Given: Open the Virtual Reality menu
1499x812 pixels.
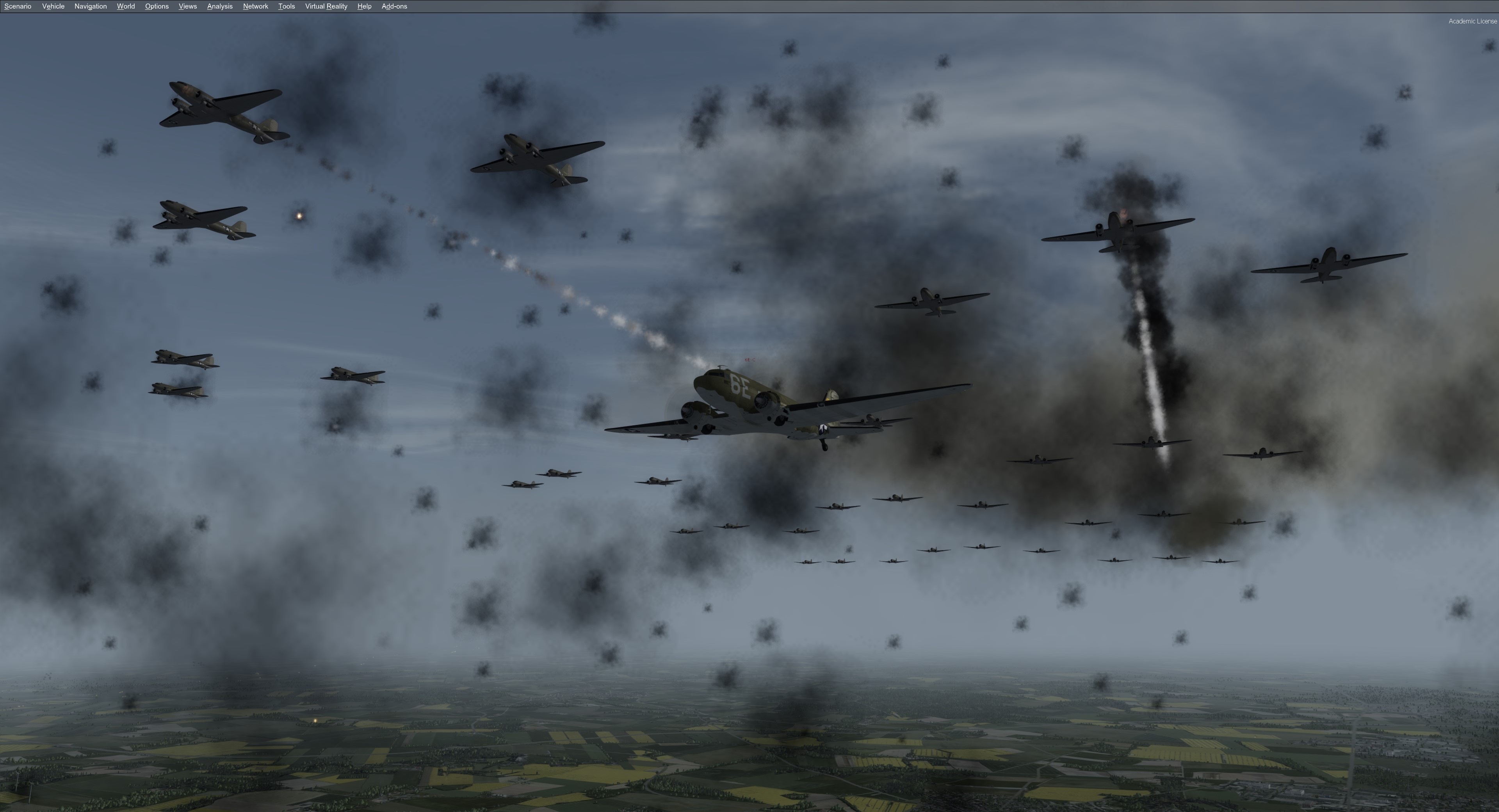Looking at the screenshot, I should point(326,6).
